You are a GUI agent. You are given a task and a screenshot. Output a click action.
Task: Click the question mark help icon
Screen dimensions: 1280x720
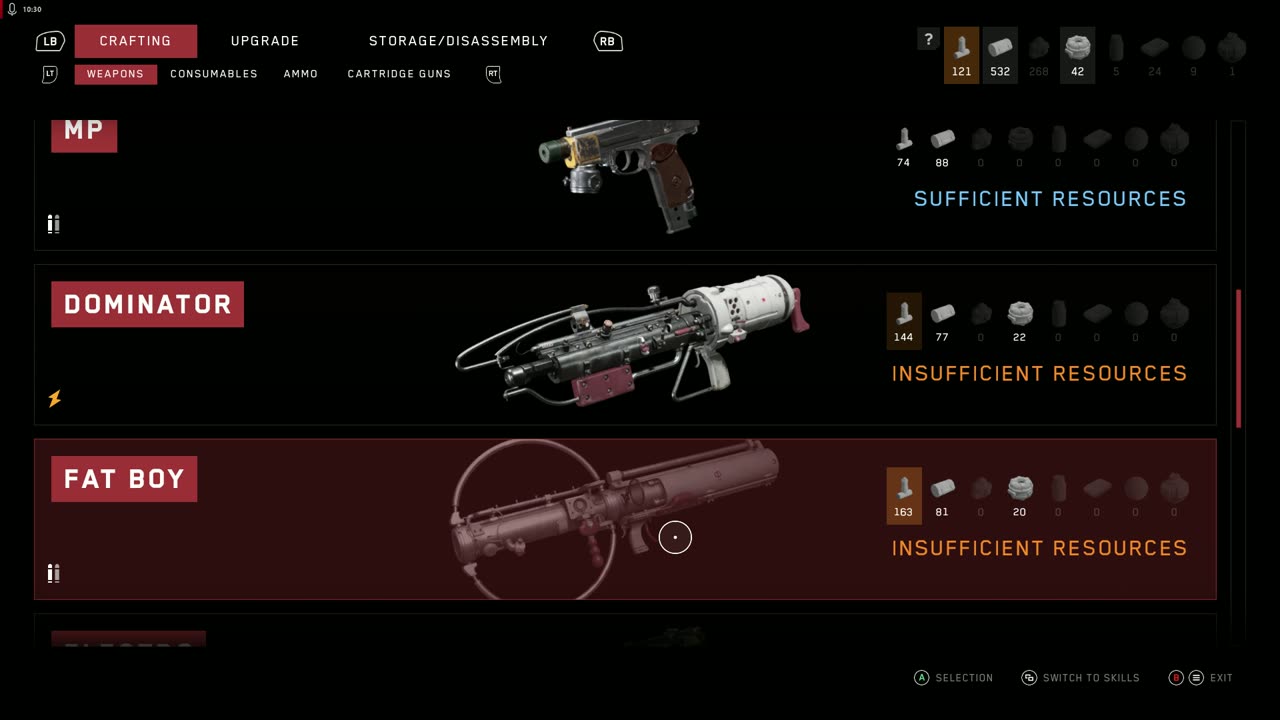point(928,40)
